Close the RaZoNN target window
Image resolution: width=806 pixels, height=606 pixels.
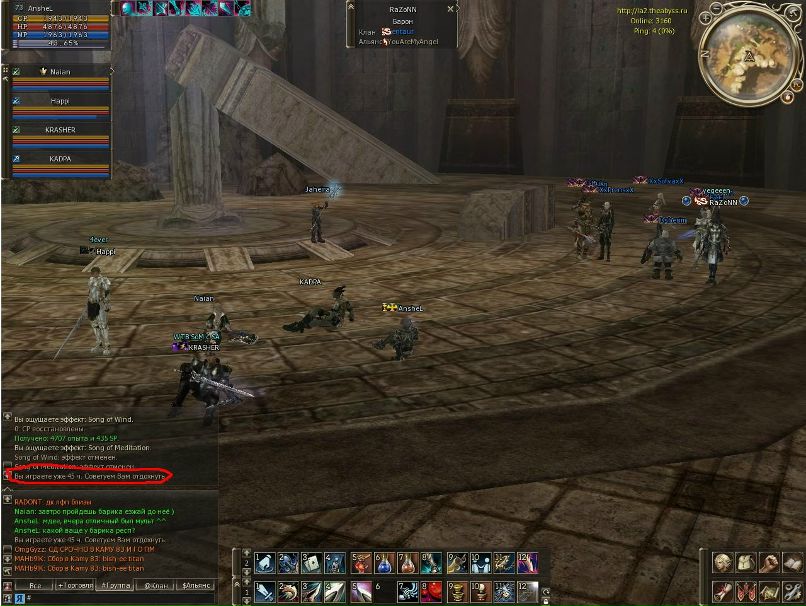(x=450, y=8)
